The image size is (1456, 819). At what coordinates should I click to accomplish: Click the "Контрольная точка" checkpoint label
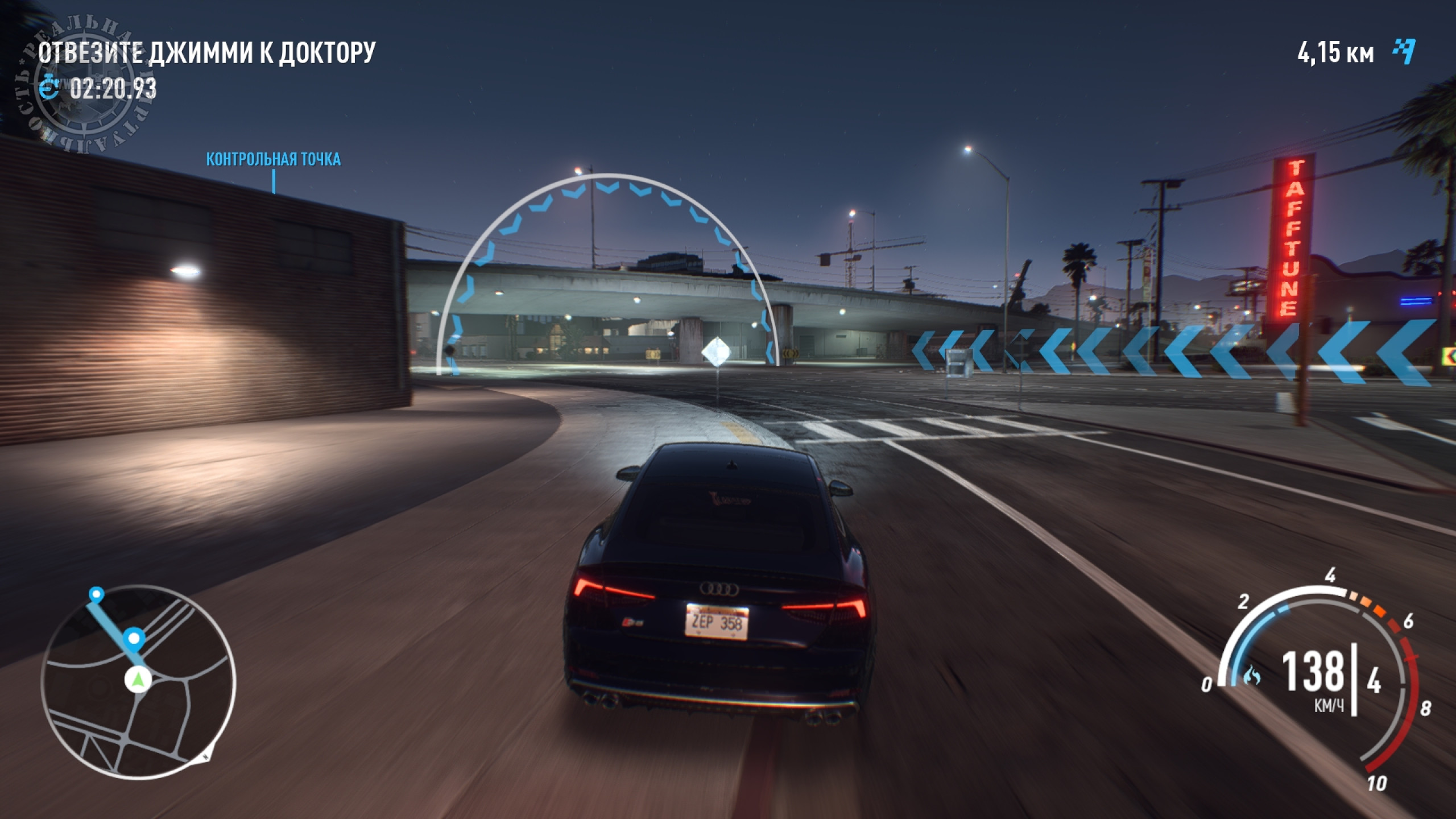point(273,159)
